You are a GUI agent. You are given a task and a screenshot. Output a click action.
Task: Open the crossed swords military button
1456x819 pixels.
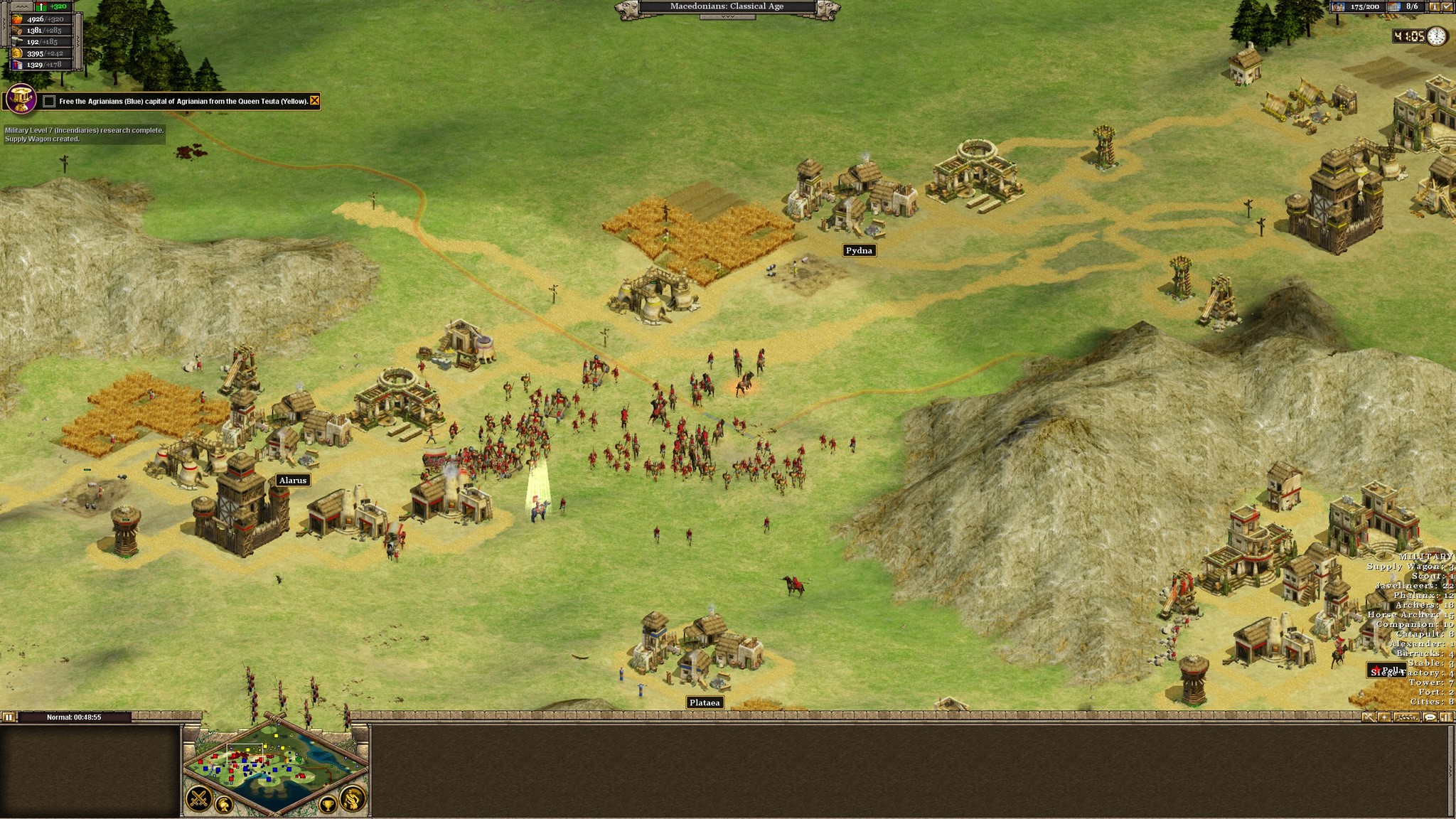click(199, 800)
